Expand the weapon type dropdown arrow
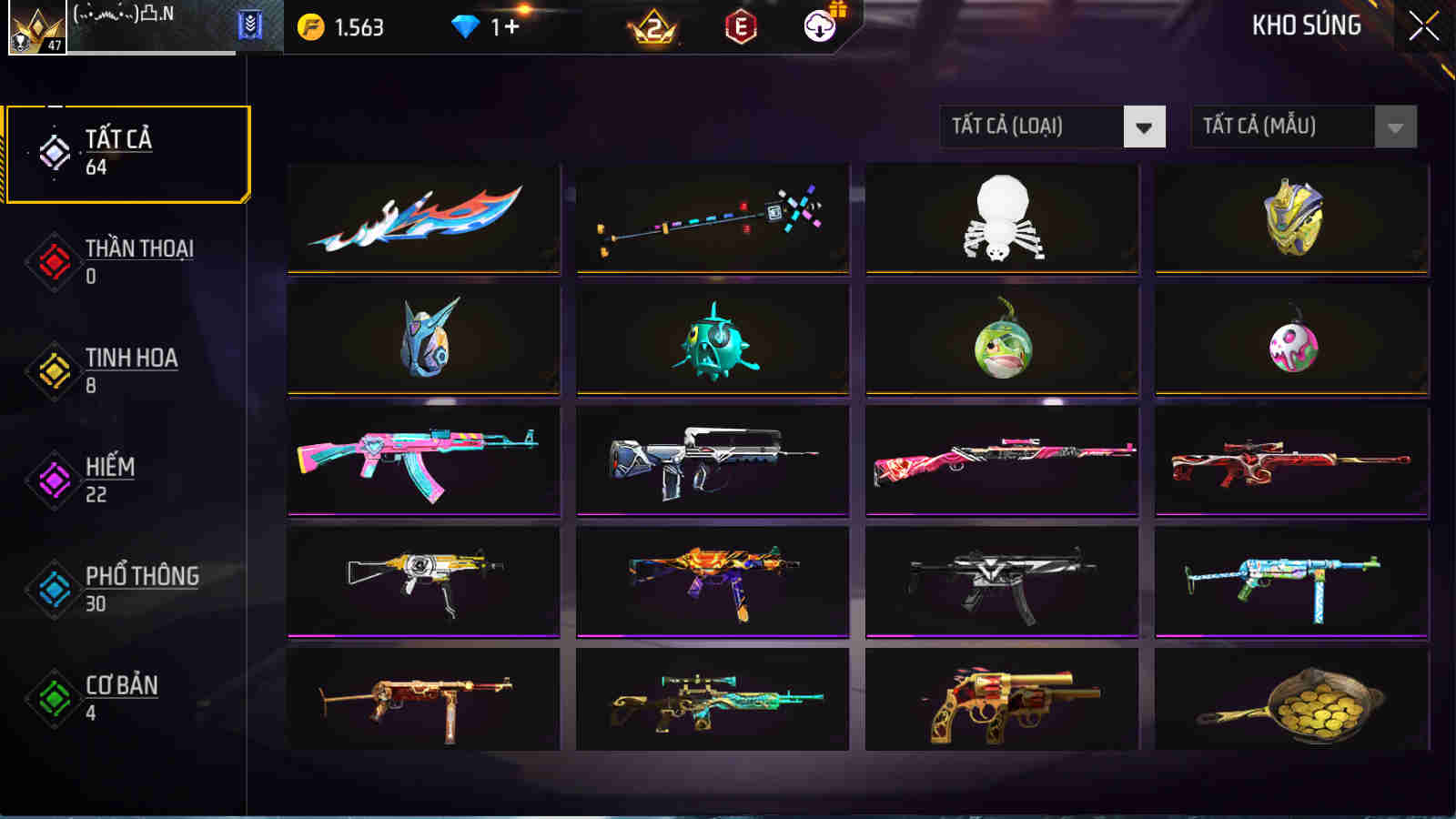The width and height of the screenshot is (1456, 819). point(1144,126)
